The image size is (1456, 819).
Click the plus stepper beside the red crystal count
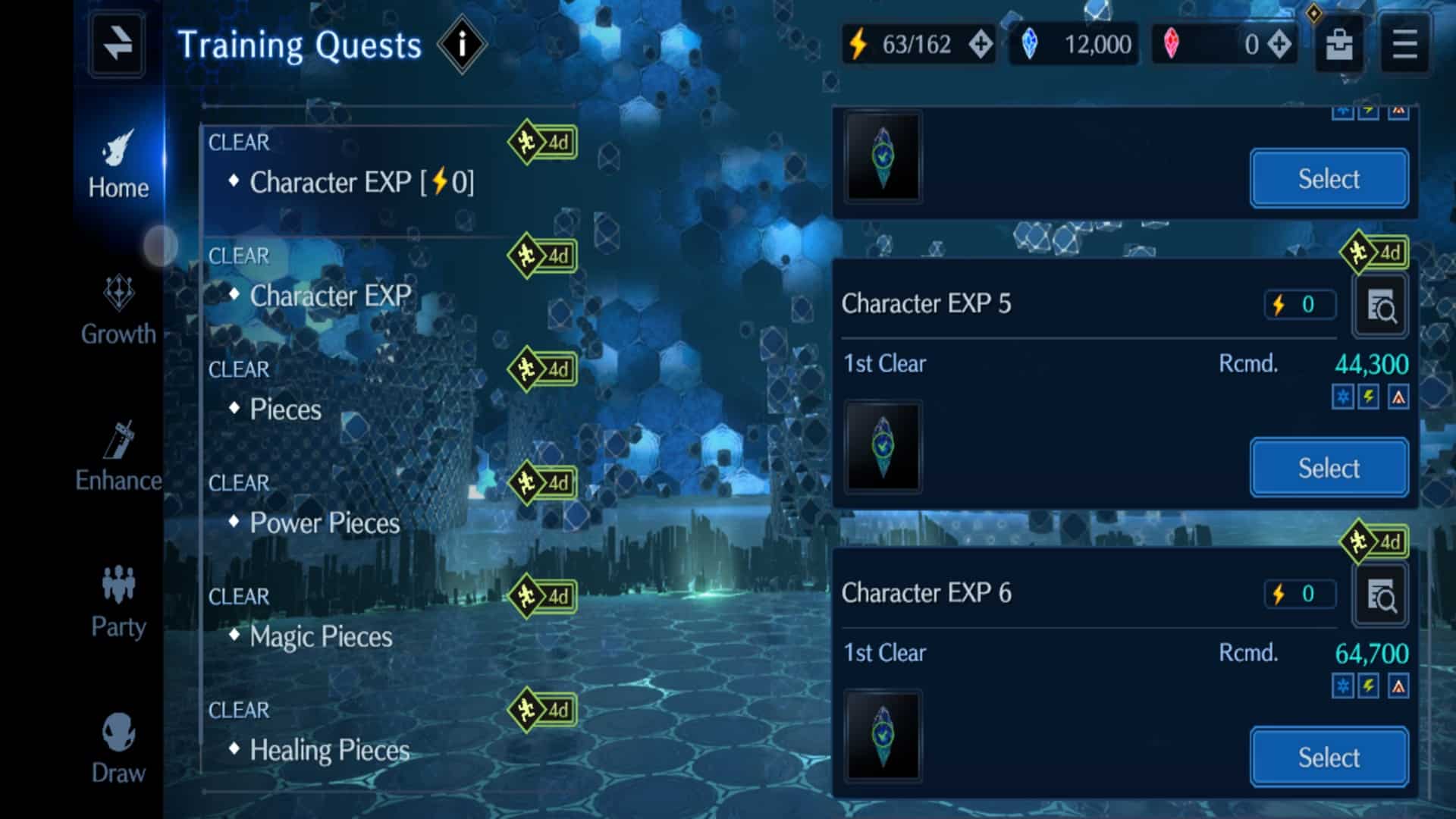[x=1279, y=44]
